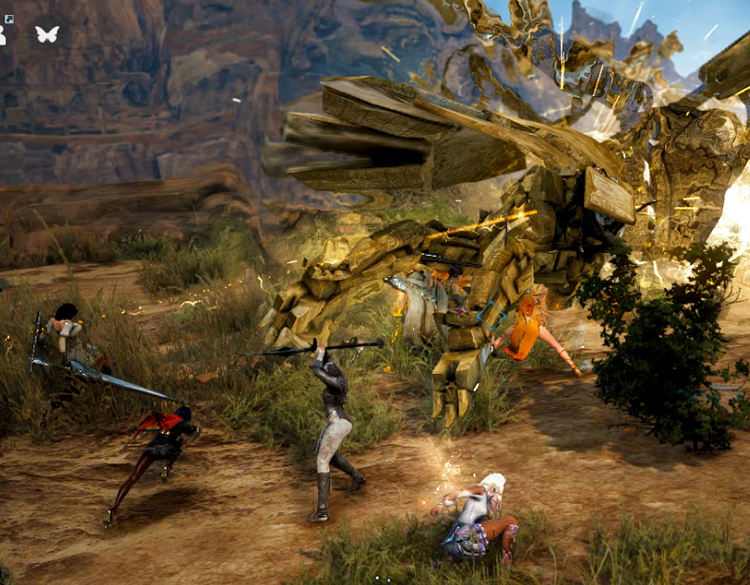The image size is (750, 585).
Task: Click the white butterfly icon
Action: [46, 34]
